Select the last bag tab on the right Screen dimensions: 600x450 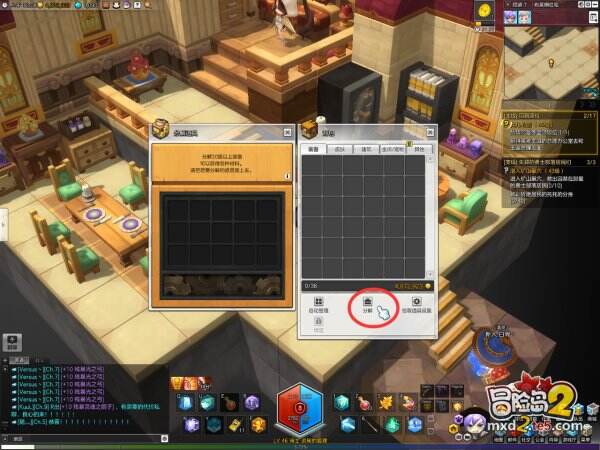point(420,149)
